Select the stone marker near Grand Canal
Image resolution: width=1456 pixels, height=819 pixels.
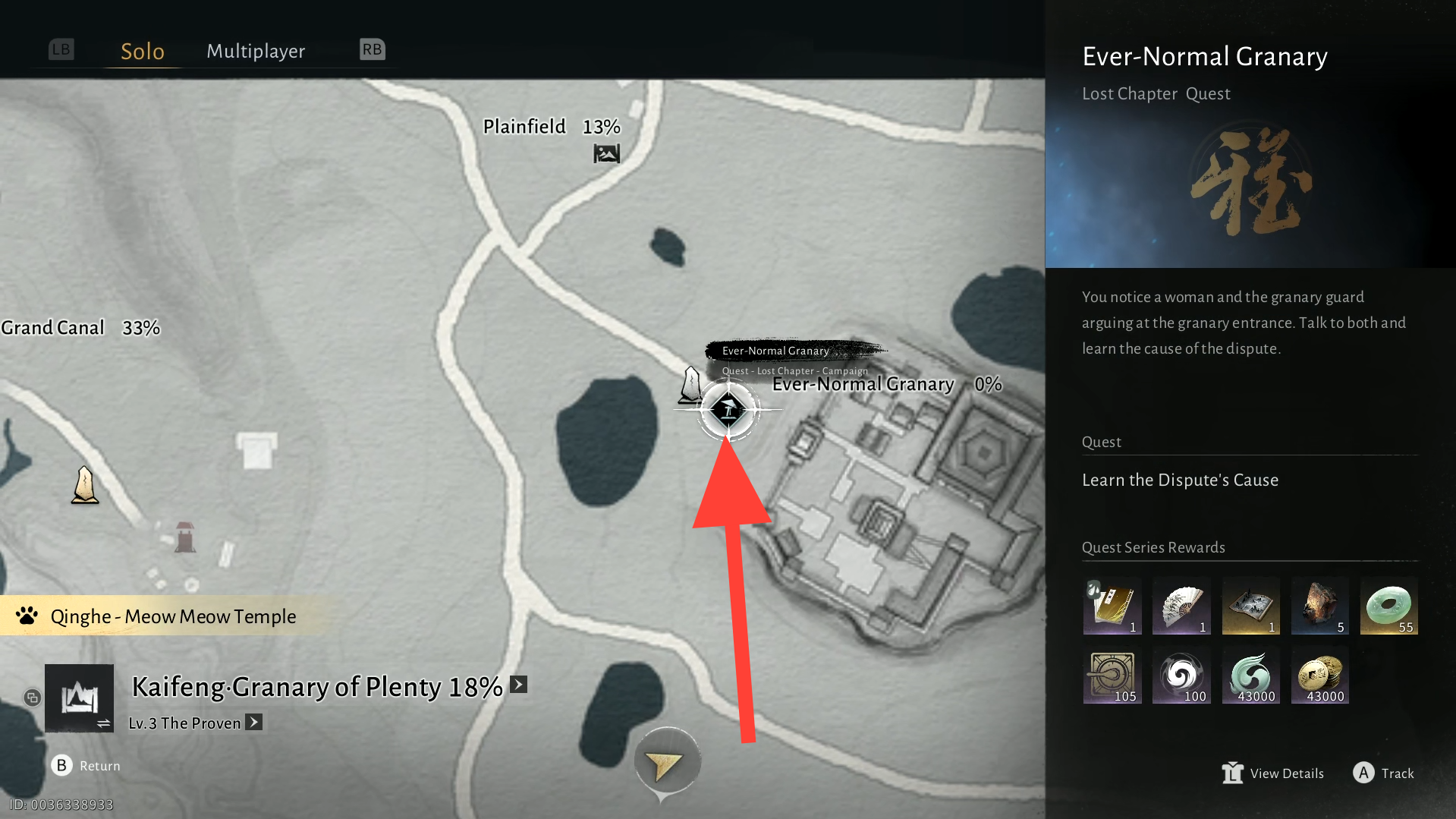coord(85,486)
